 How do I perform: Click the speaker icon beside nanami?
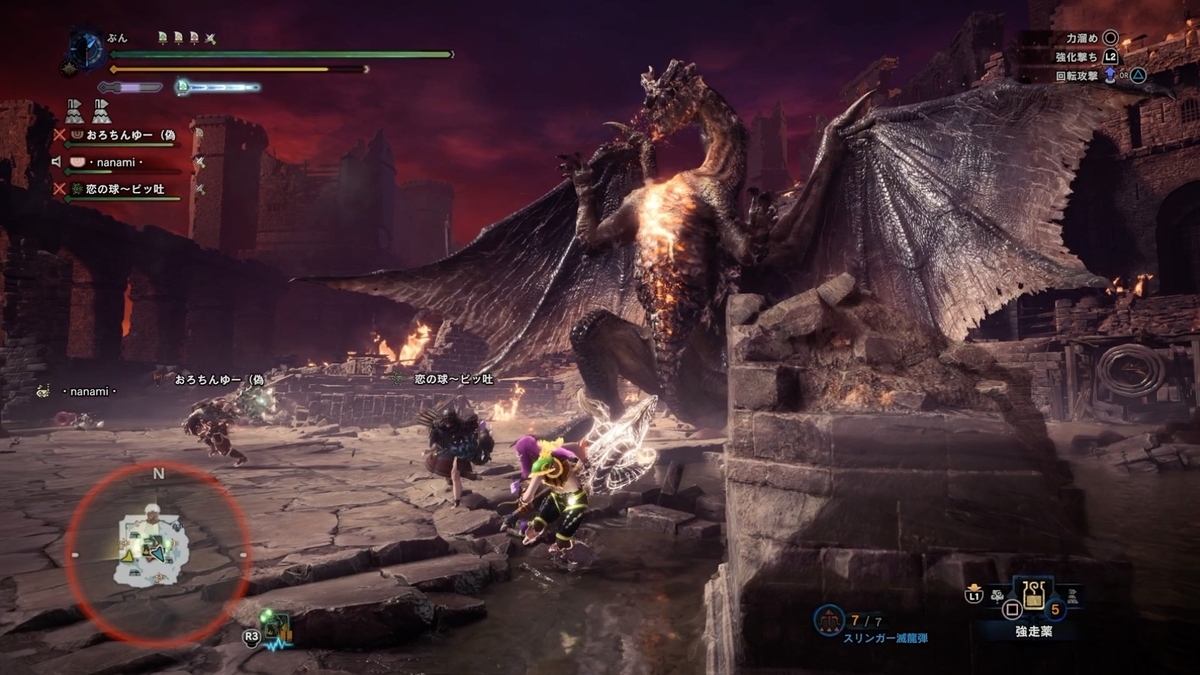(59, 161)
